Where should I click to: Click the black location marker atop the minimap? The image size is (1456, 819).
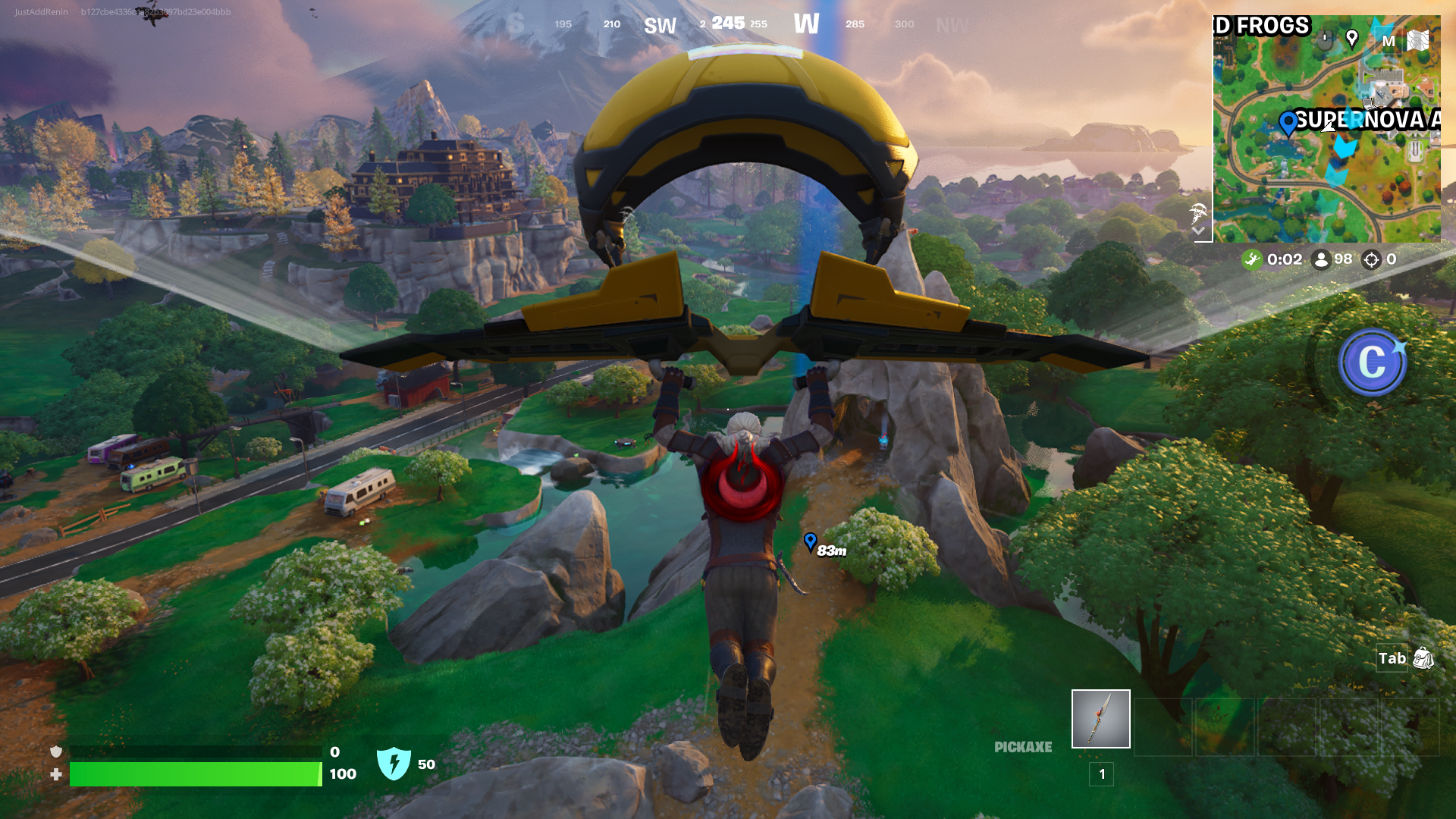click(1352, 39)
